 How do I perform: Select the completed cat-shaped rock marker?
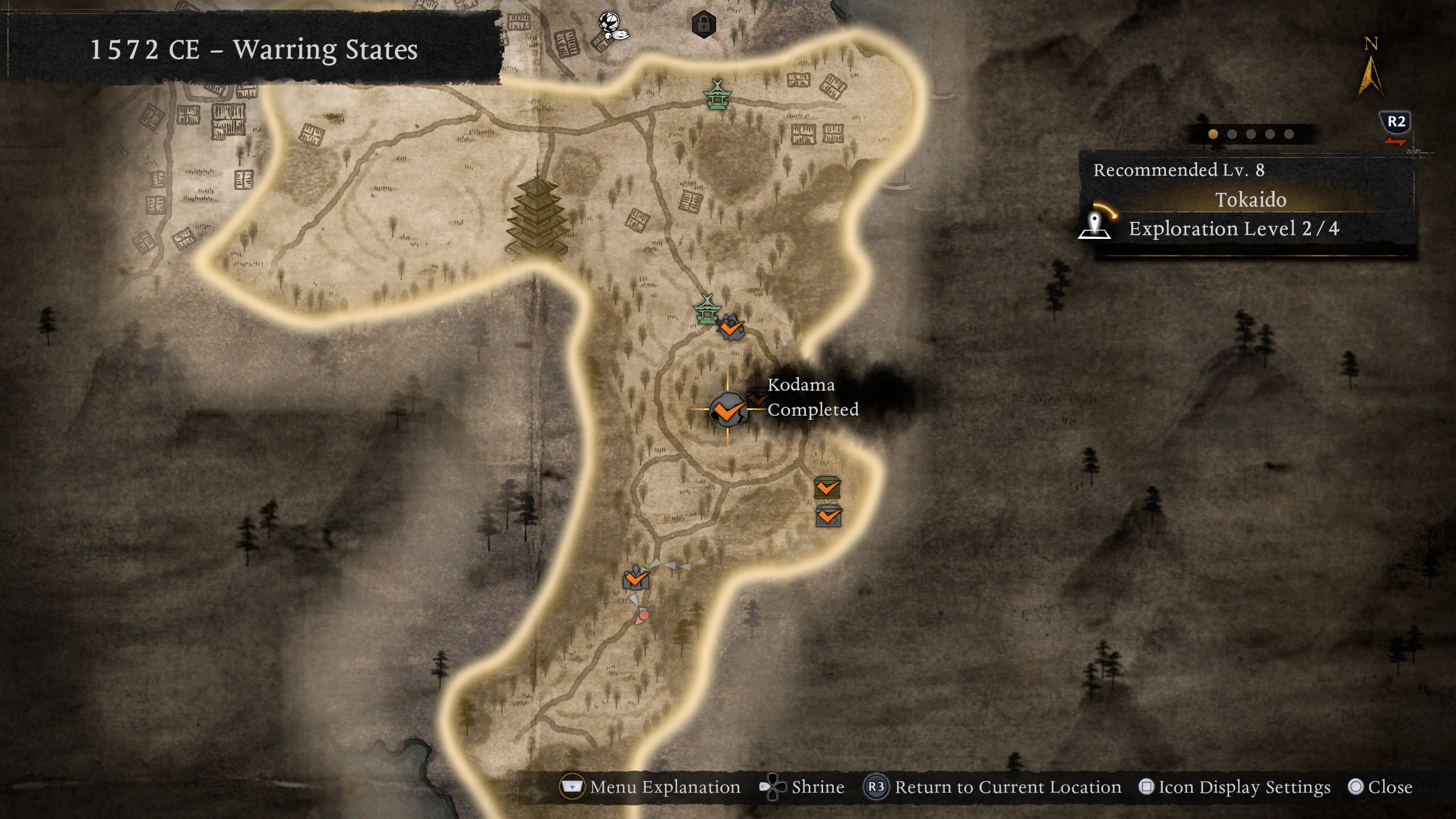pyautogui.click(x=731, y=328)
